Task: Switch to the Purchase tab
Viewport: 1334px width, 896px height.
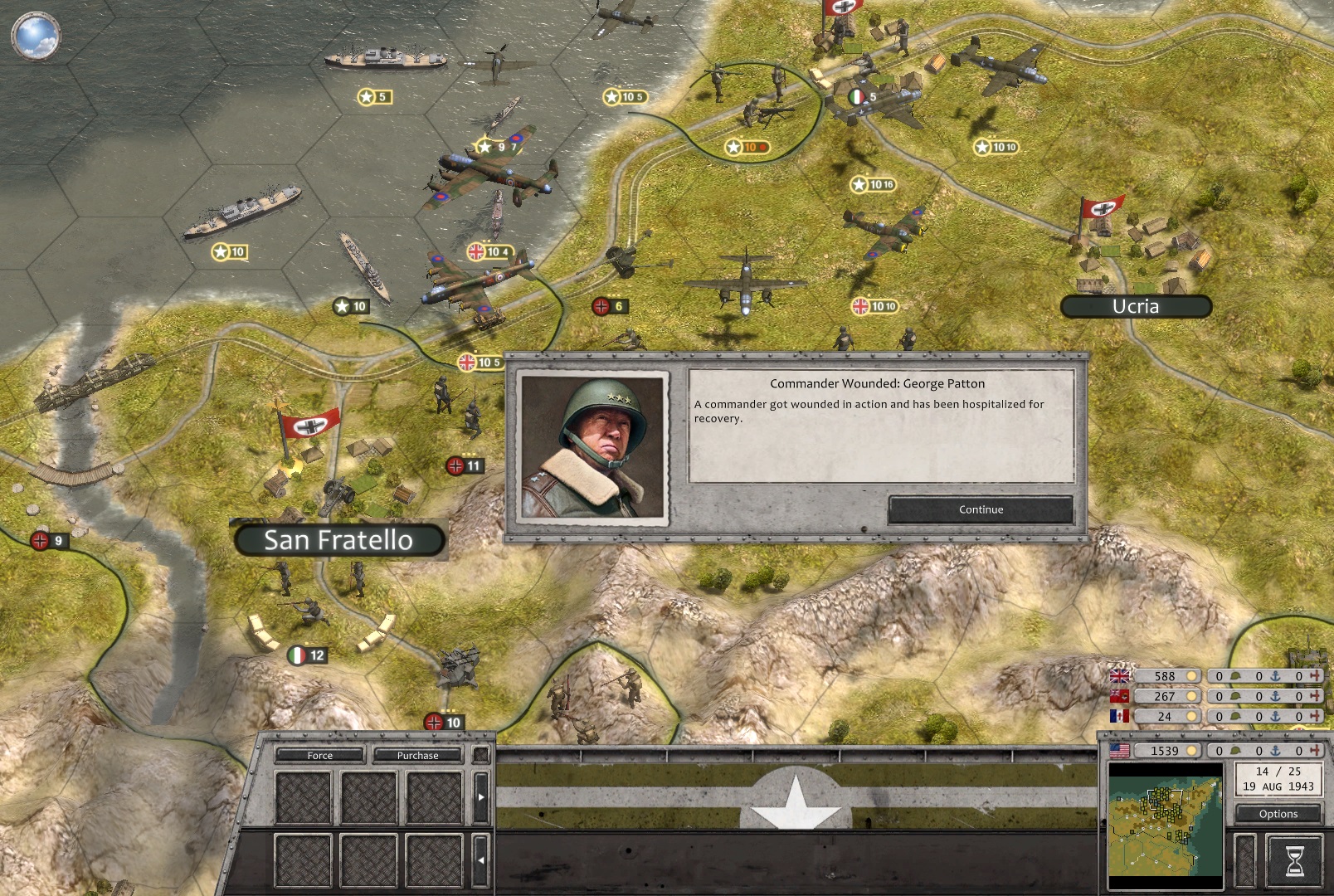Action: point(417,755)
